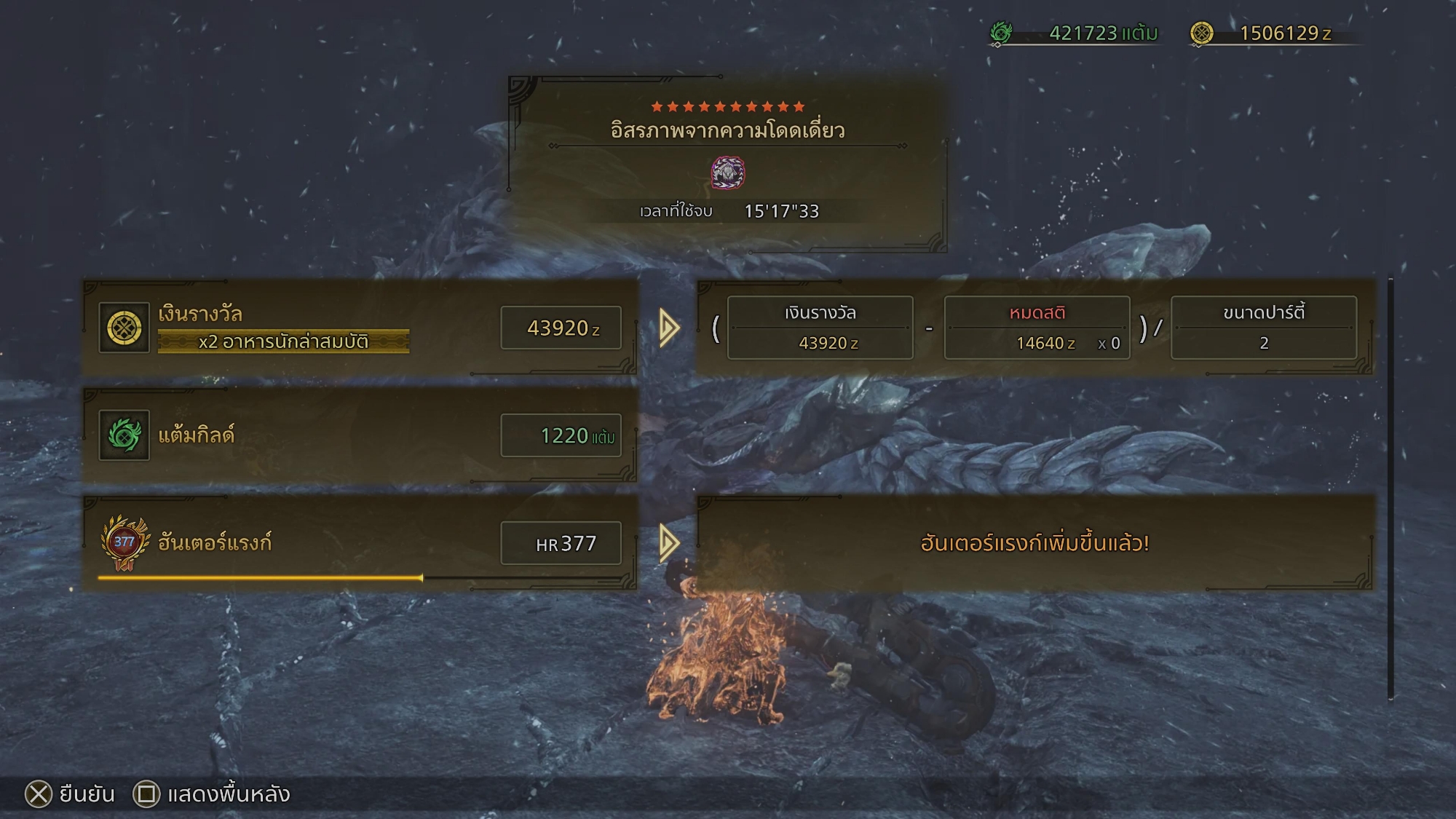This screenshot has width=1456, height=819.
Task: Select the เงินรางวัล reward money row
Action: [x=360, y=327]
